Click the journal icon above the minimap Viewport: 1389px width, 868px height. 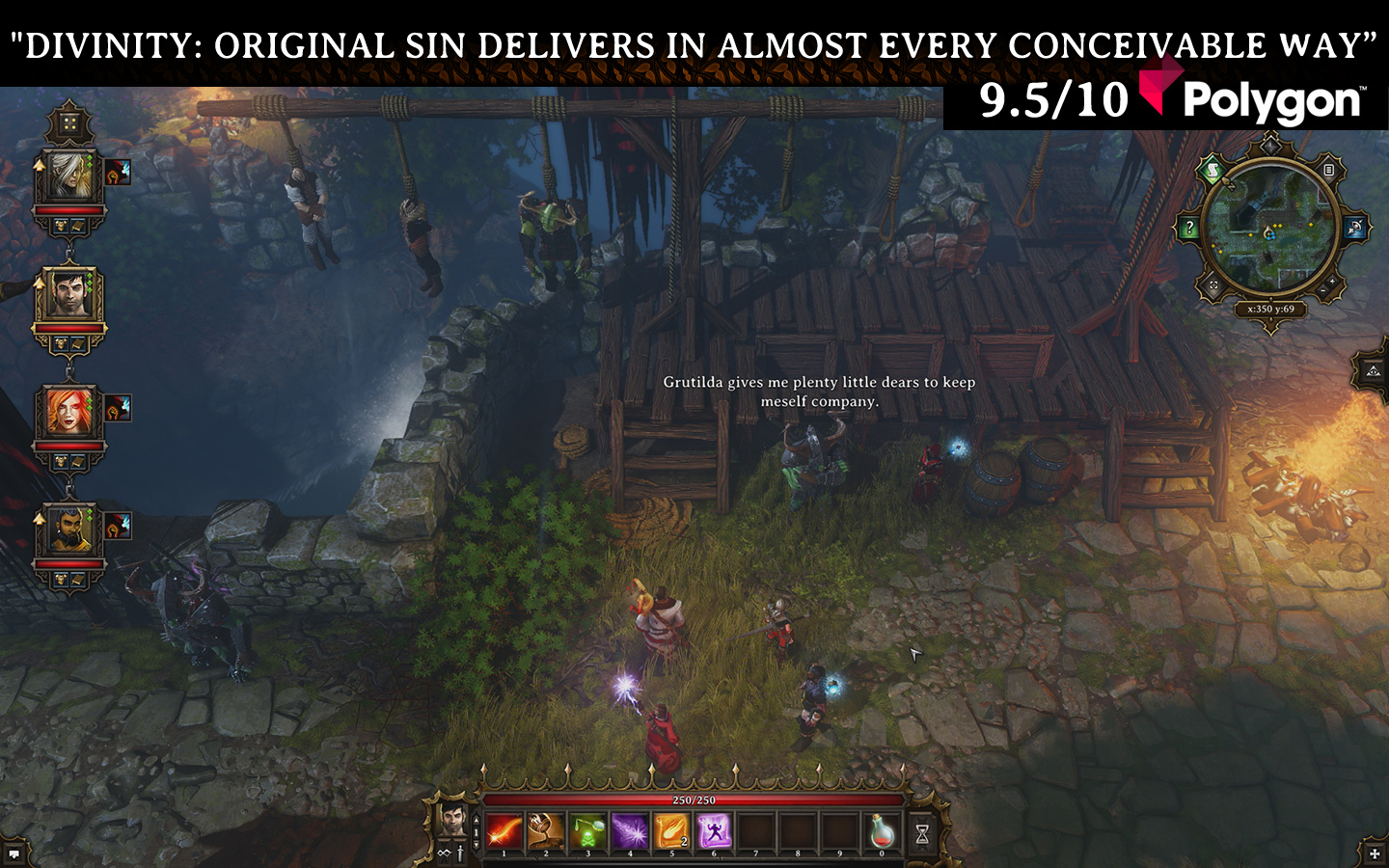(x=1329, y=170)
